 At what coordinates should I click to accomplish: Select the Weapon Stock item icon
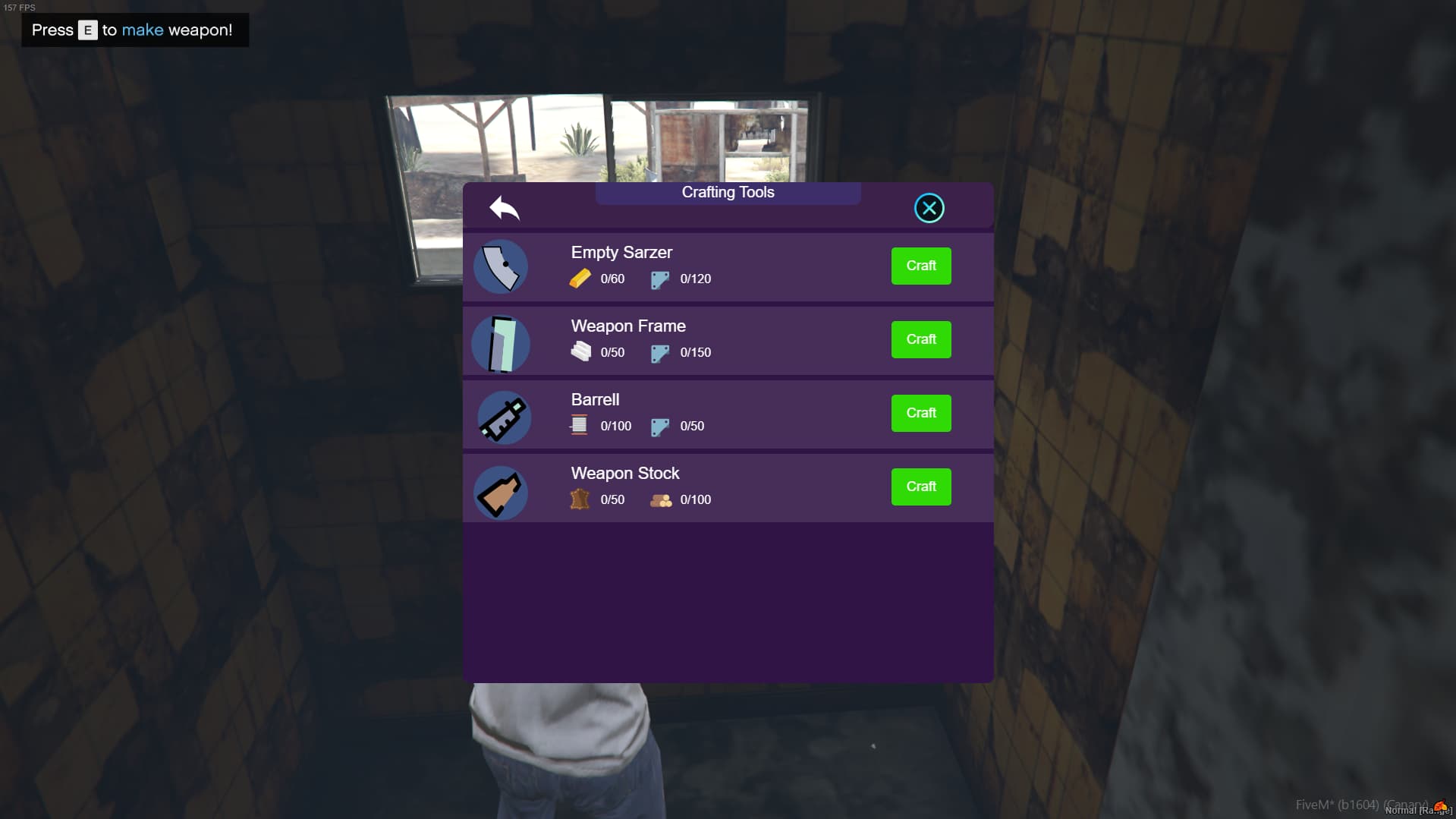[x=501, y=491]
